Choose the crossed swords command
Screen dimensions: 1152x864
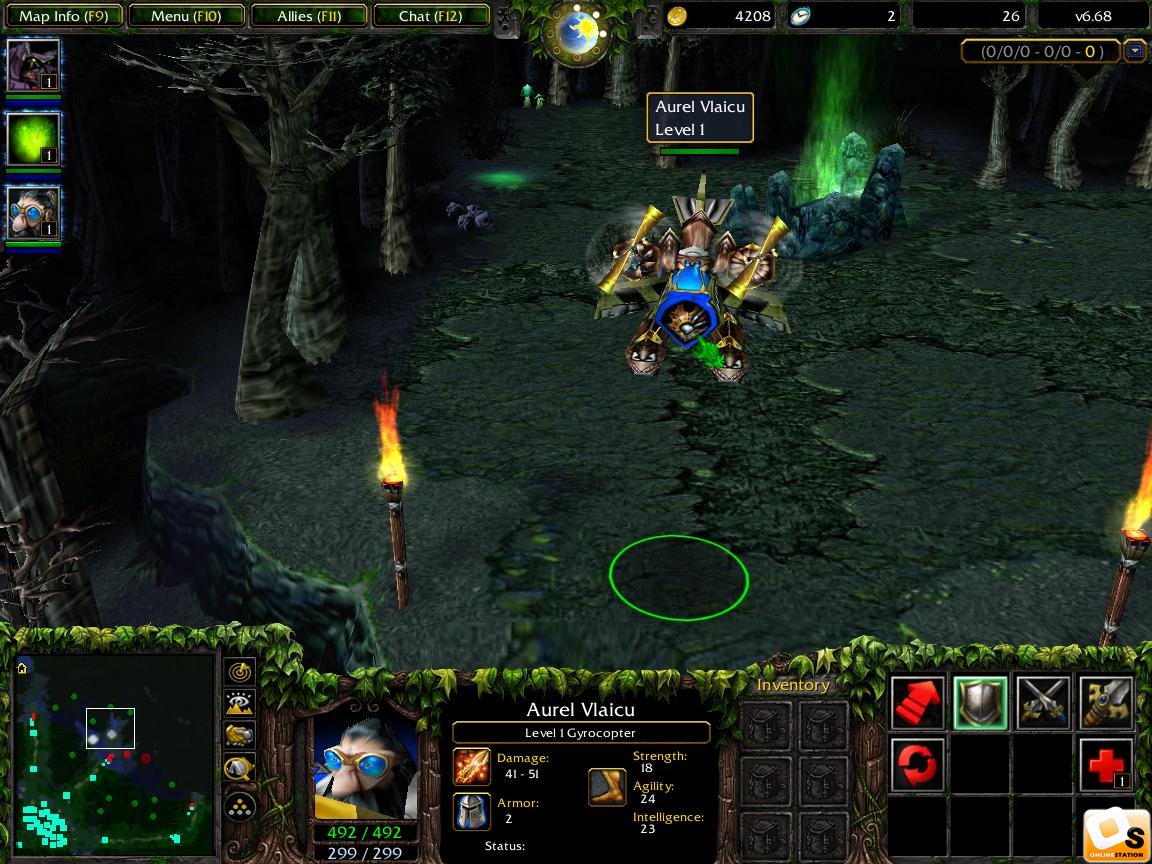(x=1043, y=703)
